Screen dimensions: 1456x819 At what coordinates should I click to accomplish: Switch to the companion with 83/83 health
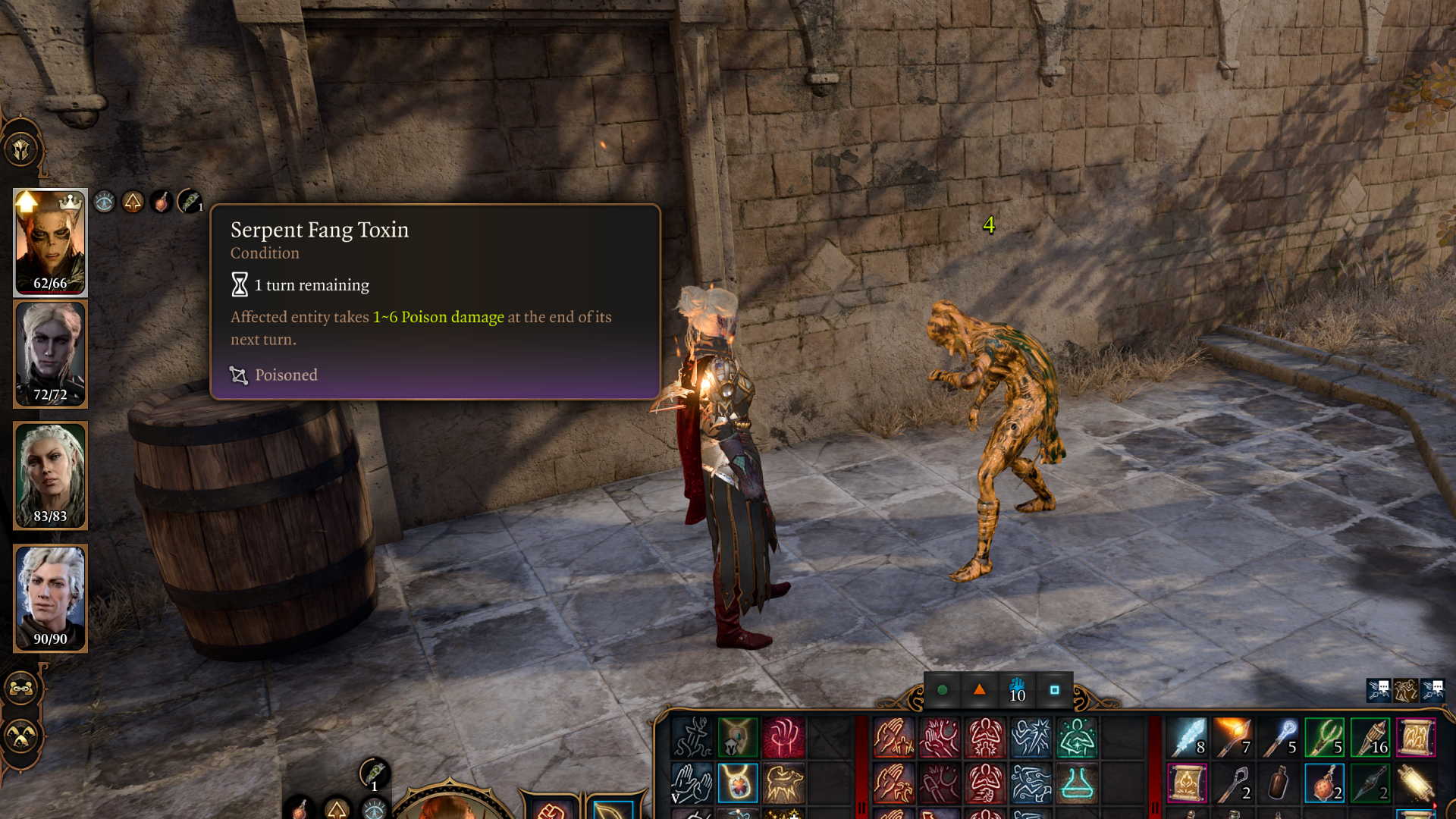point(50,475)
